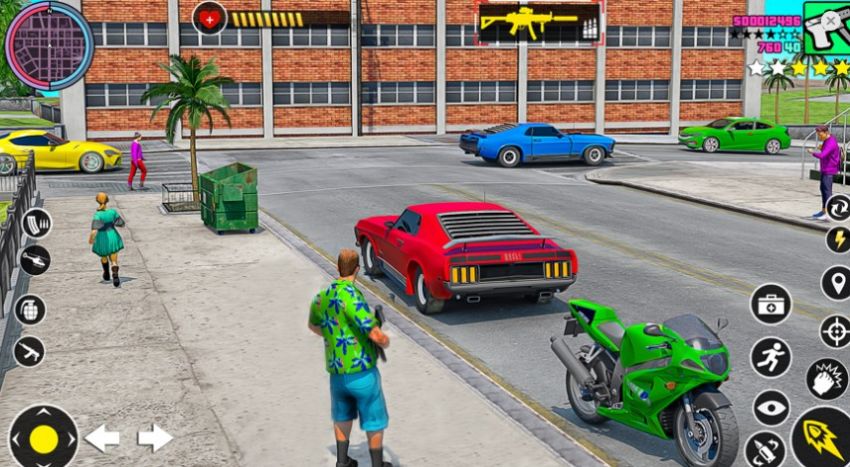Tap the yellow joystick center
The image size is (850, 467).
[43, 438]
